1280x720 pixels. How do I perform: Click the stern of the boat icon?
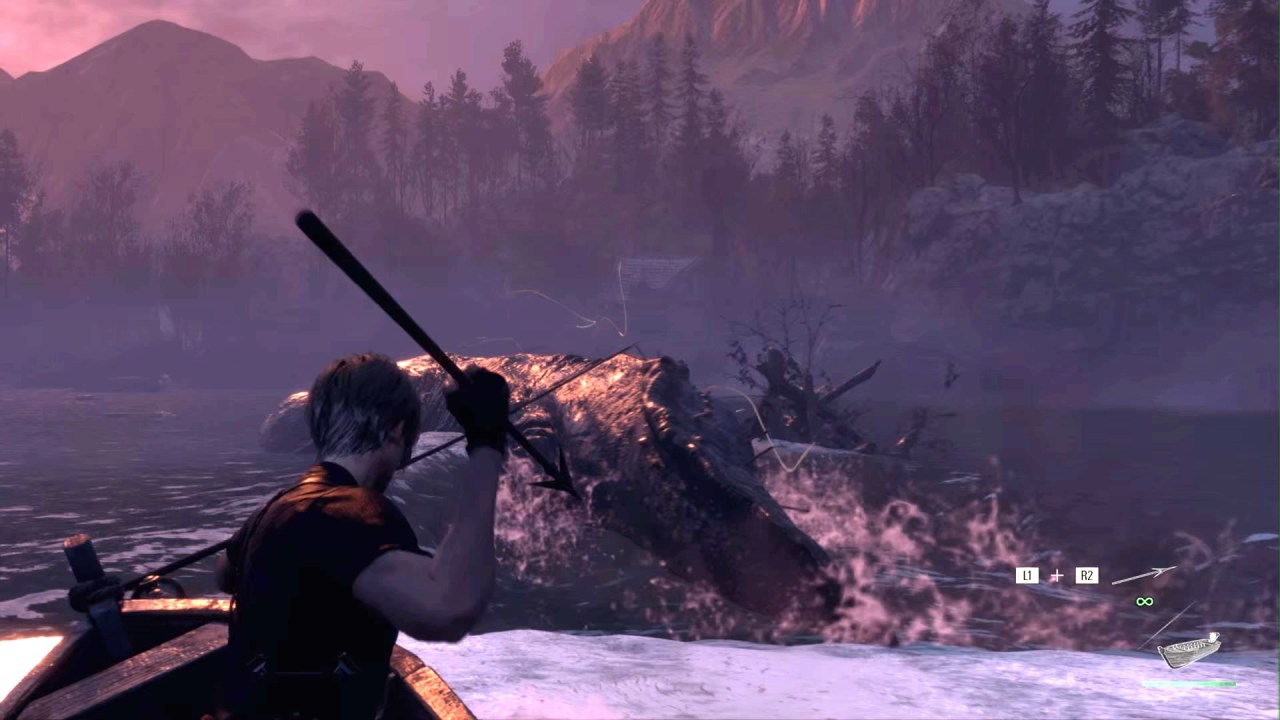[x=1216, y=643]
